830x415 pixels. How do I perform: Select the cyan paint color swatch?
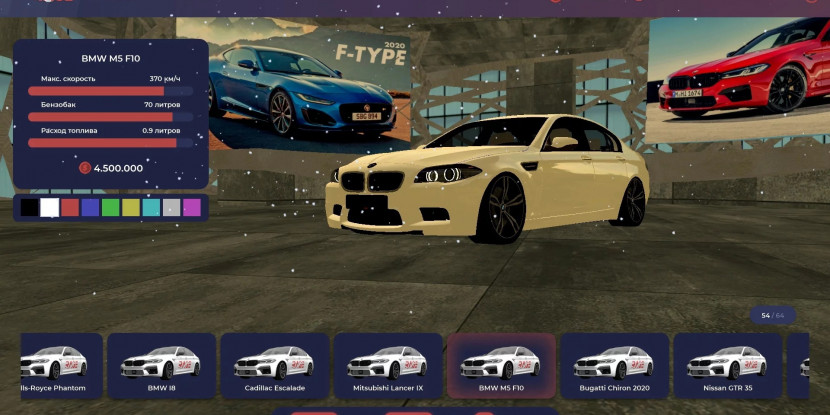[x=151, y=208]
